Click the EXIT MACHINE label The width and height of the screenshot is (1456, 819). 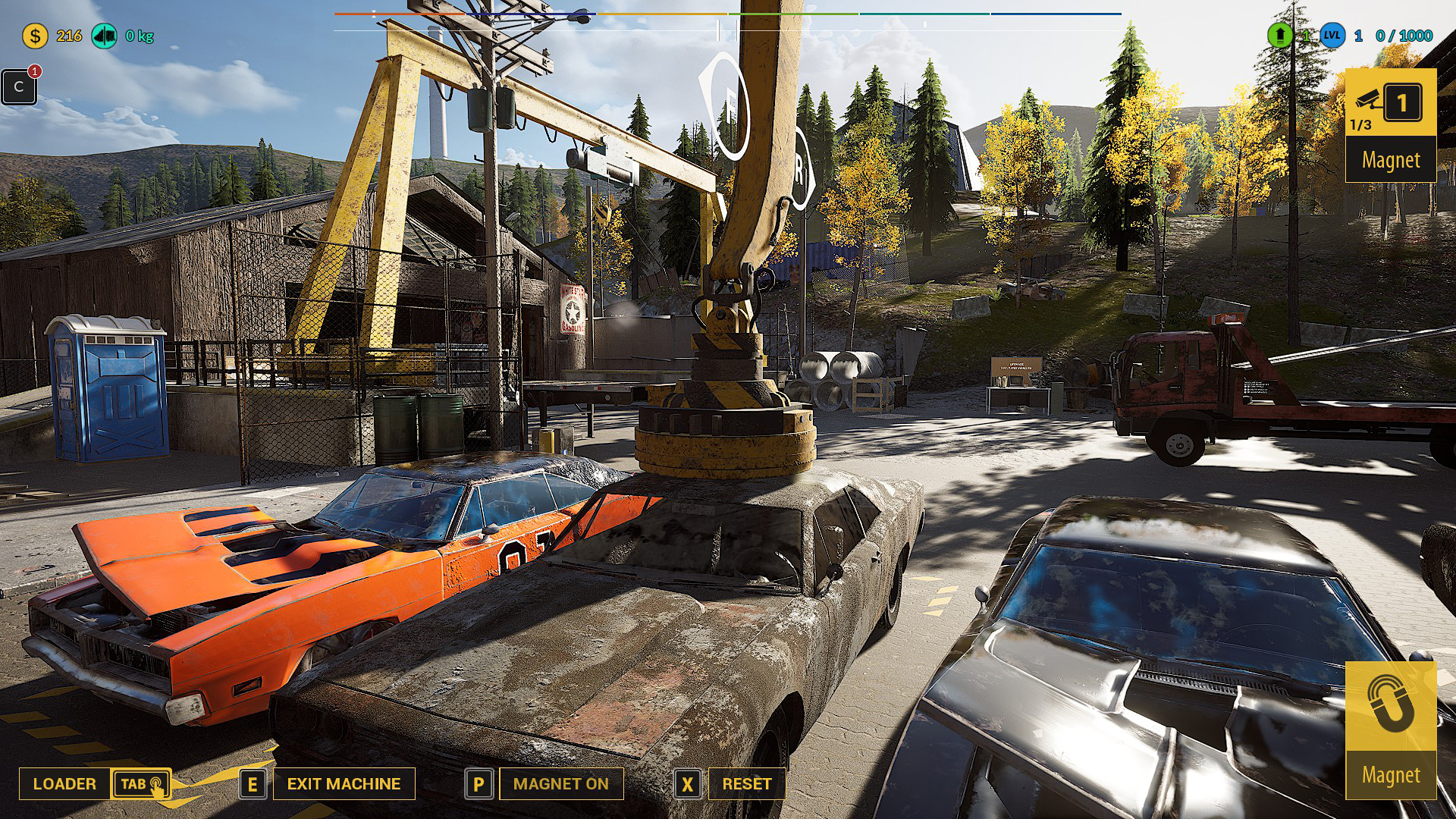(x=344, y=784)
